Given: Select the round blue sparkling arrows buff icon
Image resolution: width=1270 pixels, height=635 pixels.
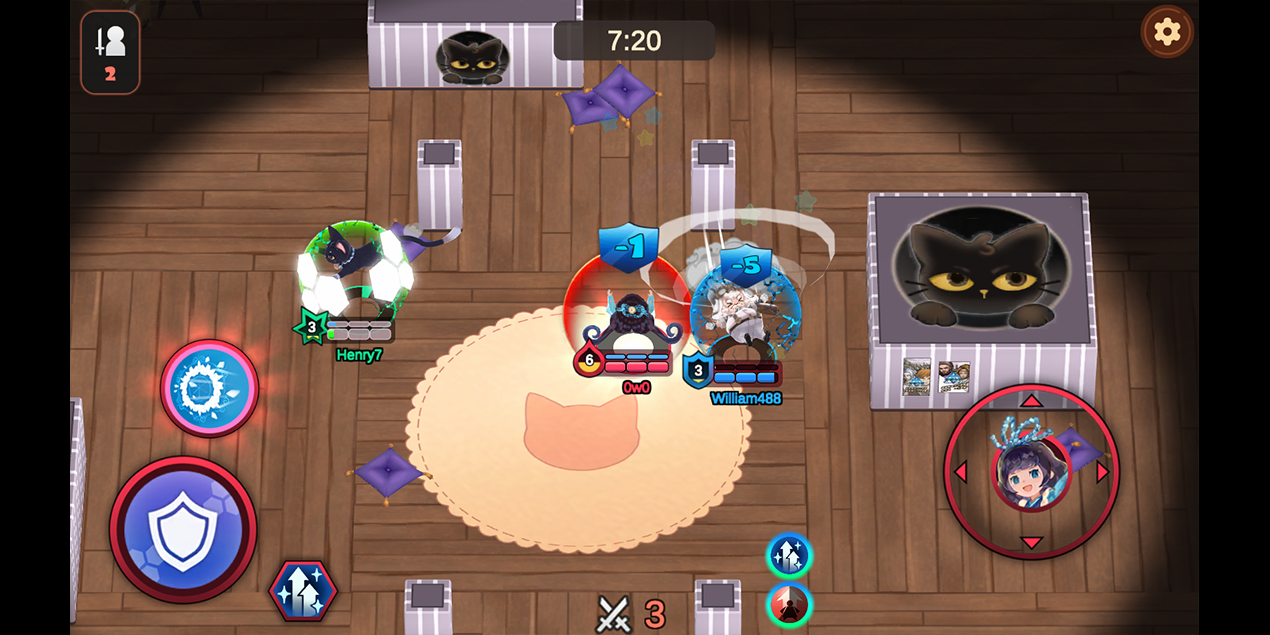Looking at the screenshot, I should (x=789, y=555).
